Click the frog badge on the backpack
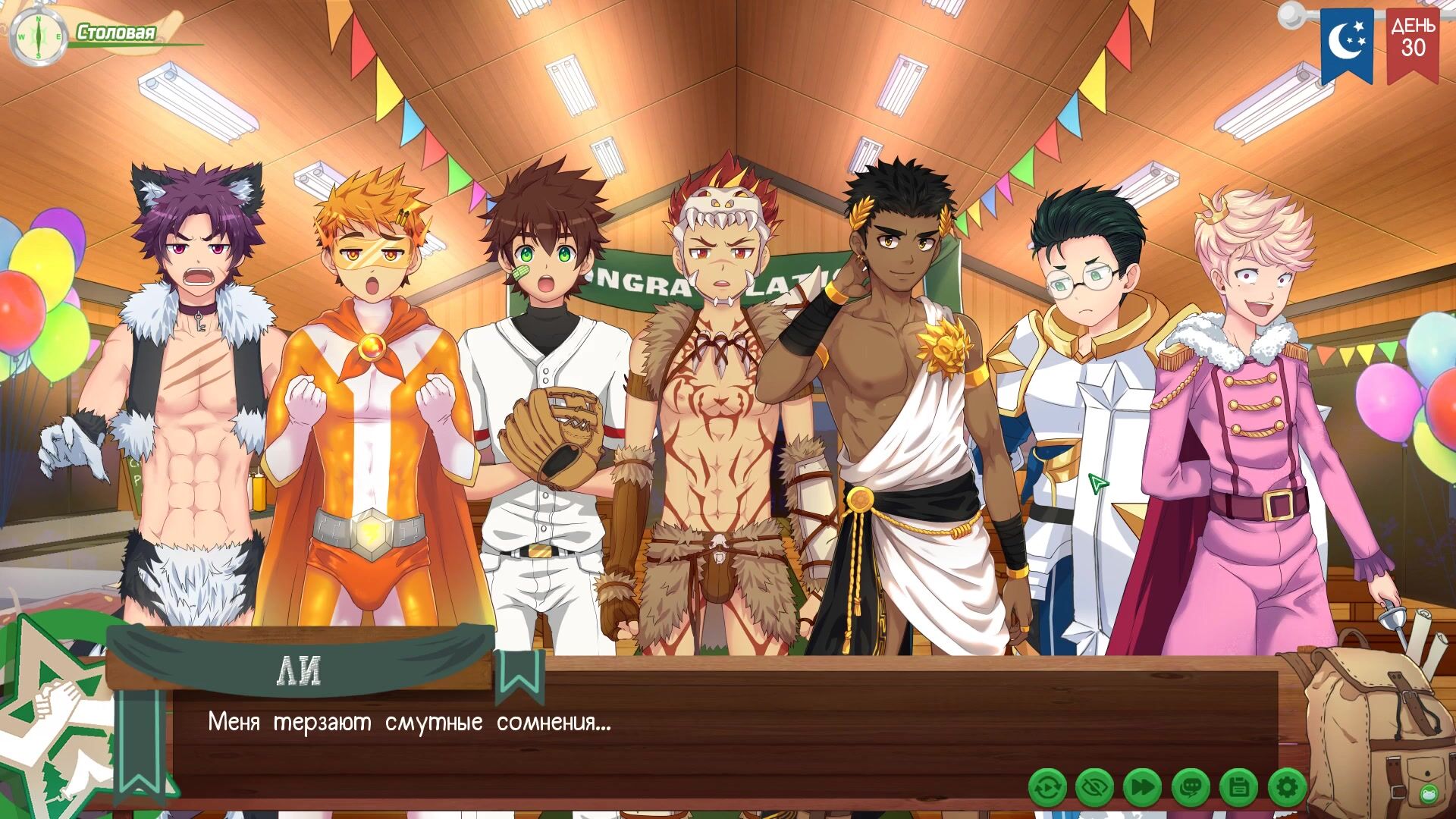The height and width of the screenshot is (819, 1456). [1429, 794]
